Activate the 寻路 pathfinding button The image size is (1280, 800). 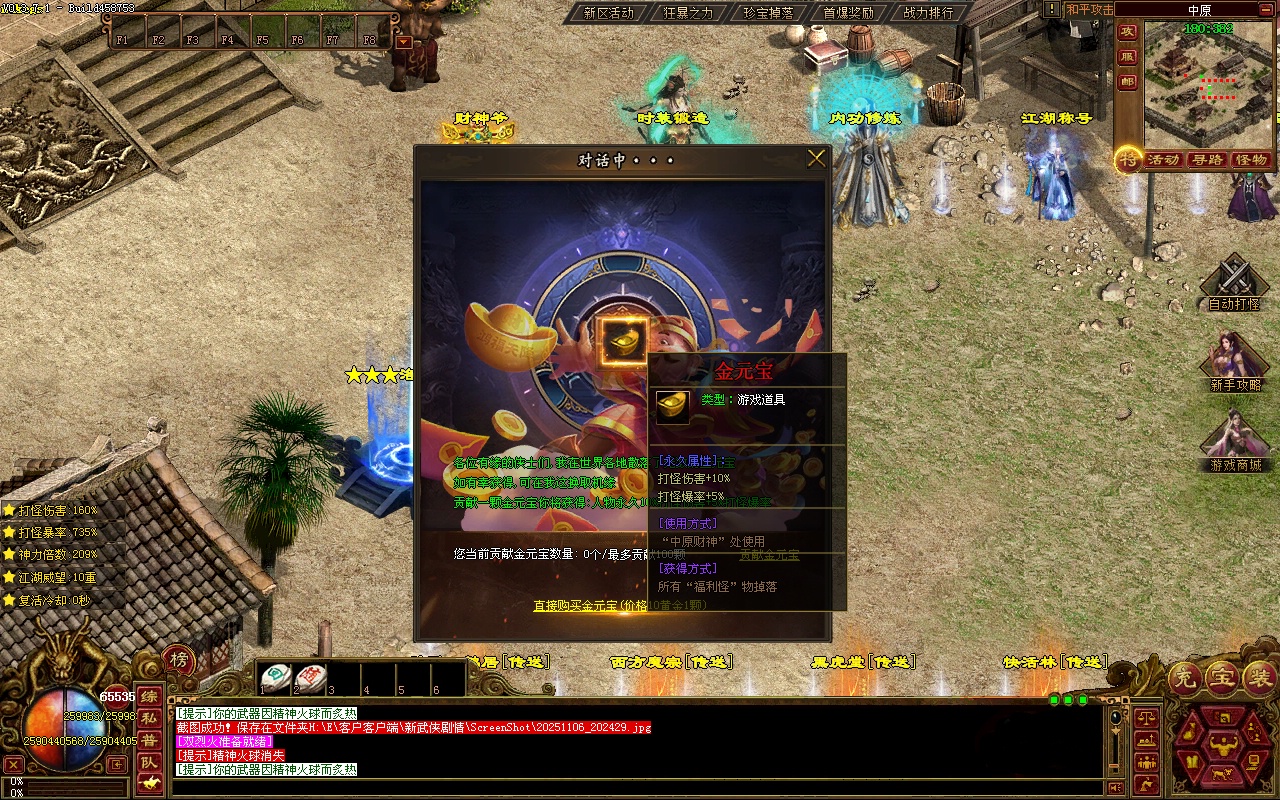1207,160
